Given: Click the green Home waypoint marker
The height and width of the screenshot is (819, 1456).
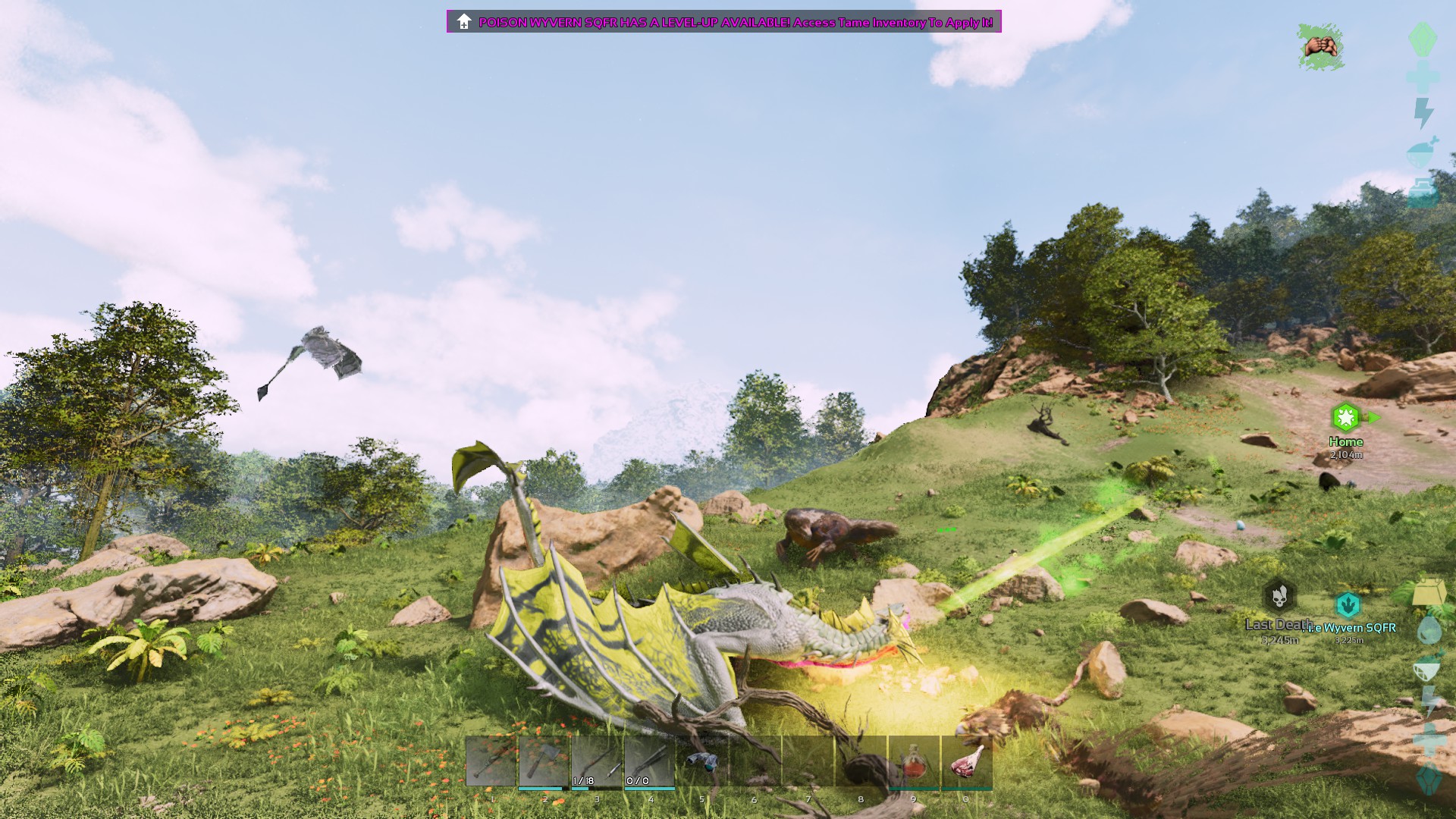Looking at the screenshot, I should pyautogui.click(x=1345, y=417).
